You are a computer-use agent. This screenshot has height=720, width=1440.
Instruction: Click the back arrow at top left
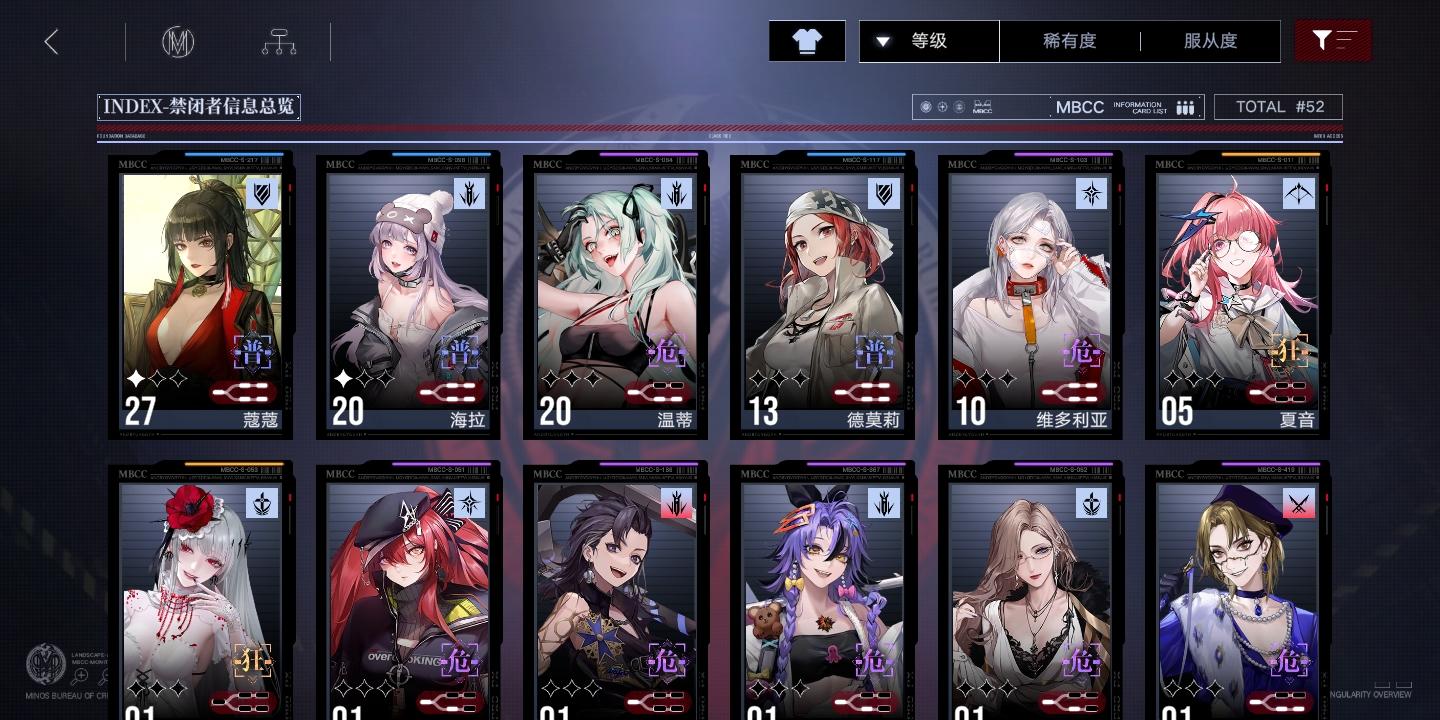pyautogui.click(x=51, y=41)
